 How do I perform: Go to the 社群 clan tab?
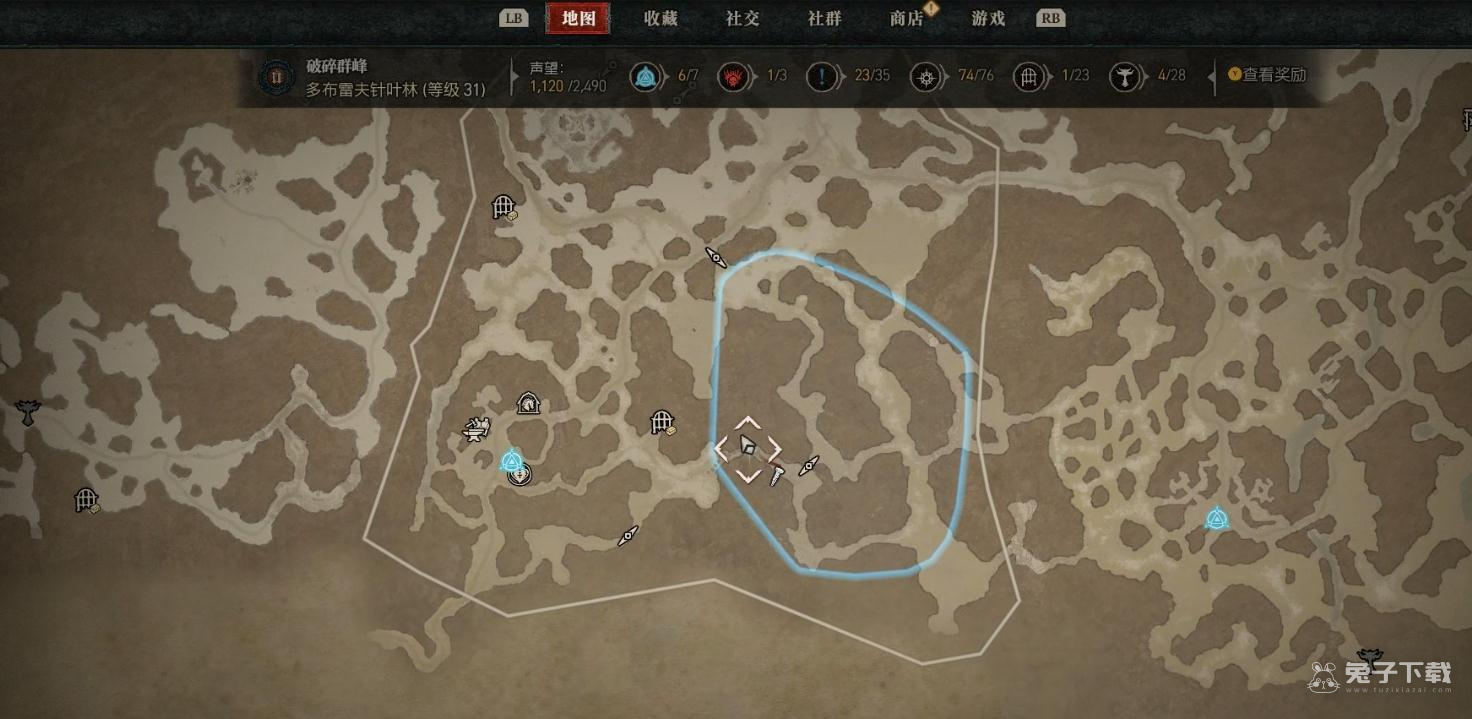click(x=824, y=18)
